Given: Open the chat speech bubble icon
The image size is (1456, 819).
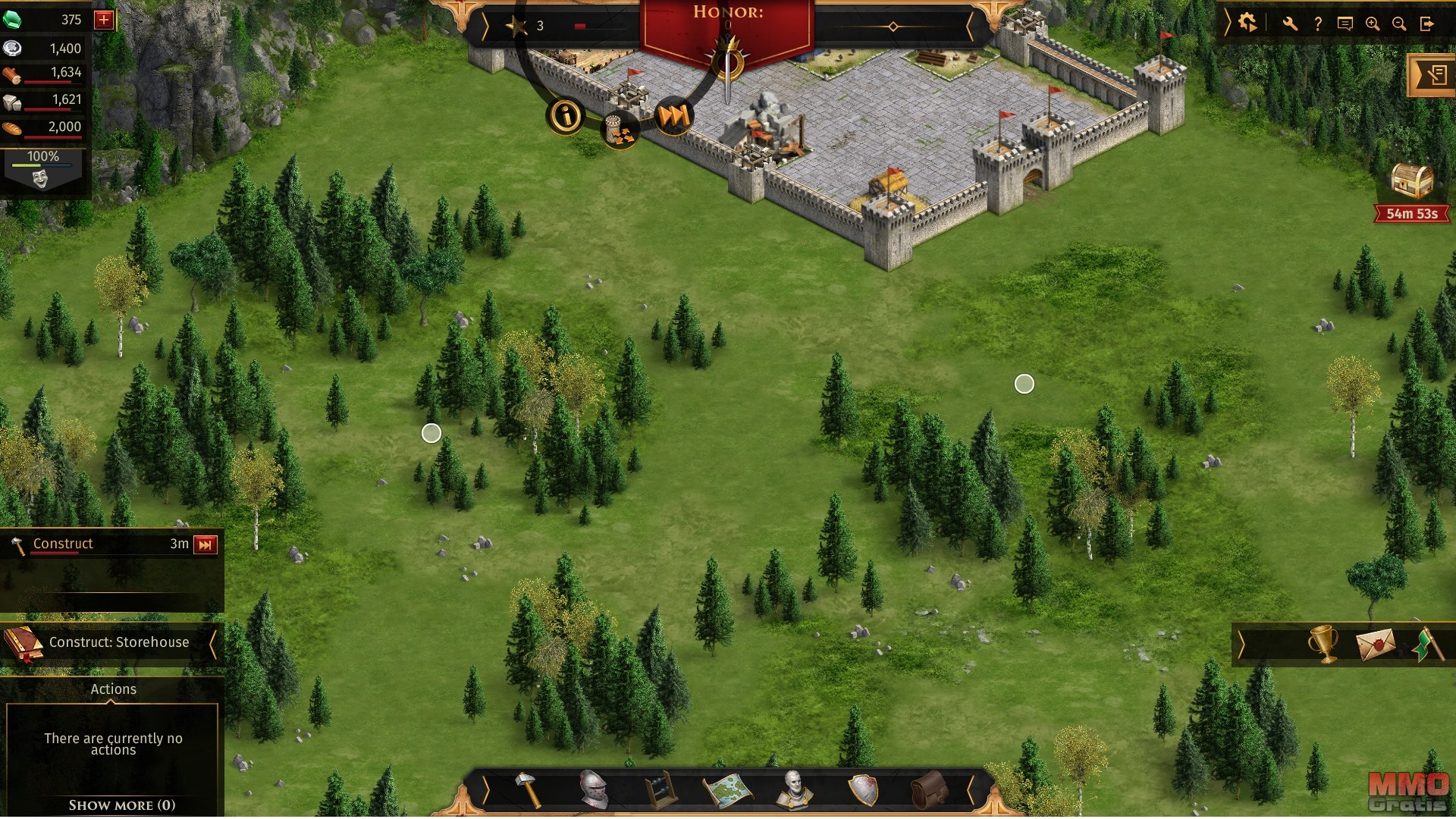Looking at the screenshot, I should pos(1345,24).
